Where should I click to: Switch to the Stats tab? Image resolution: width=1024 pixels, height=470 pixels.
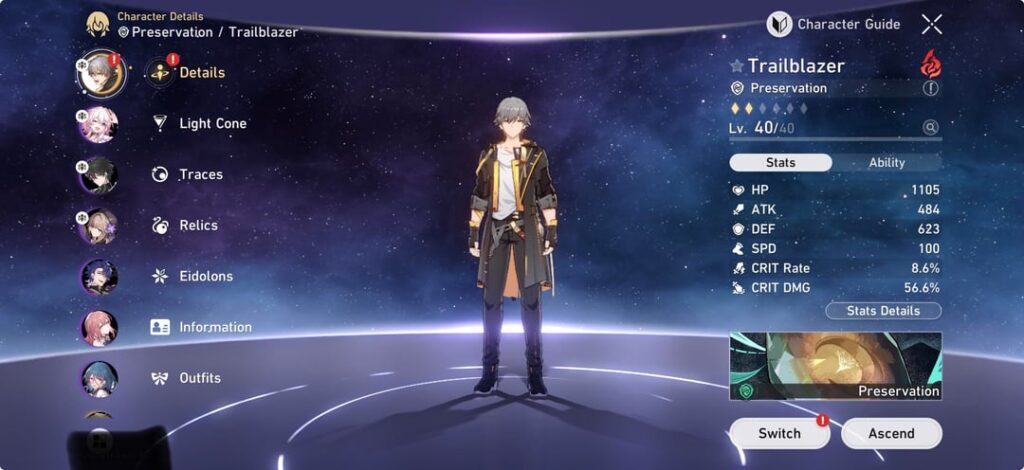780,163
